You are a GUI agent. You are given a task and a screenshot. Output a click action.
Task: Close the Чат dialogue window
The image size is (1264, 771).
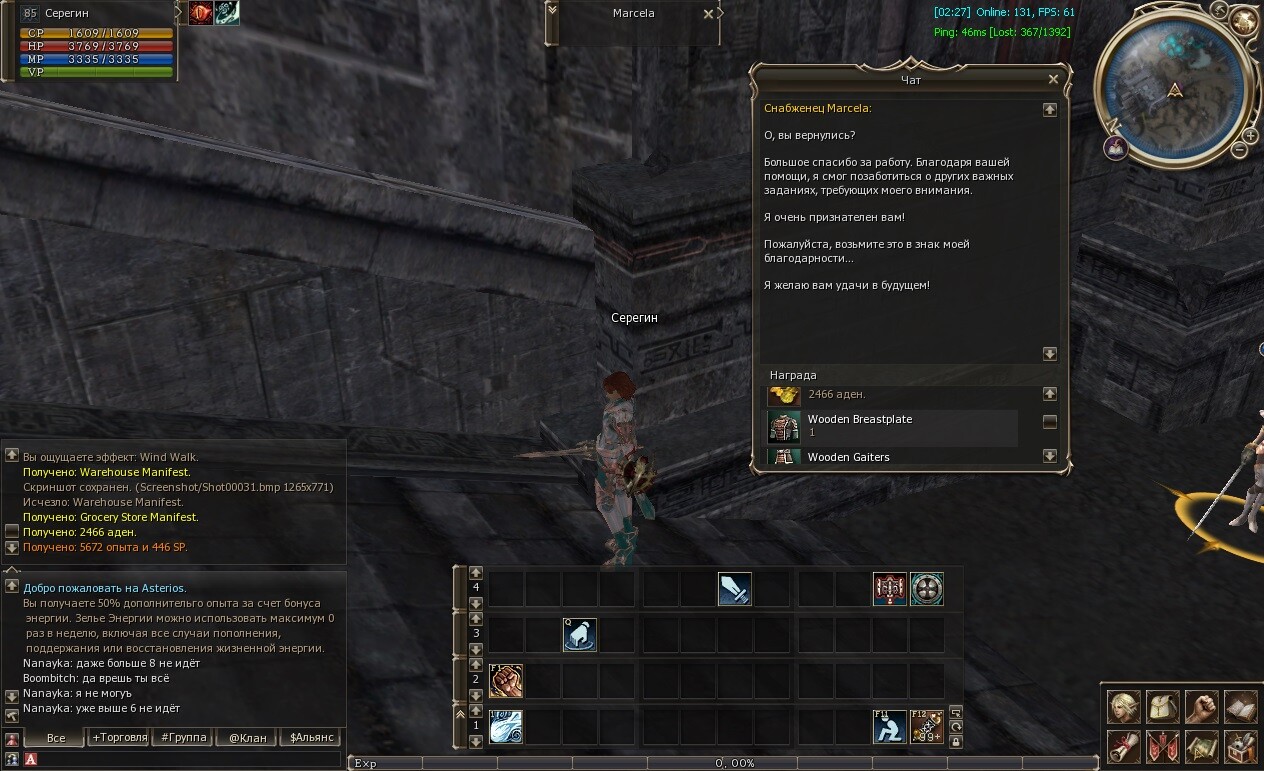(1053, 79)
